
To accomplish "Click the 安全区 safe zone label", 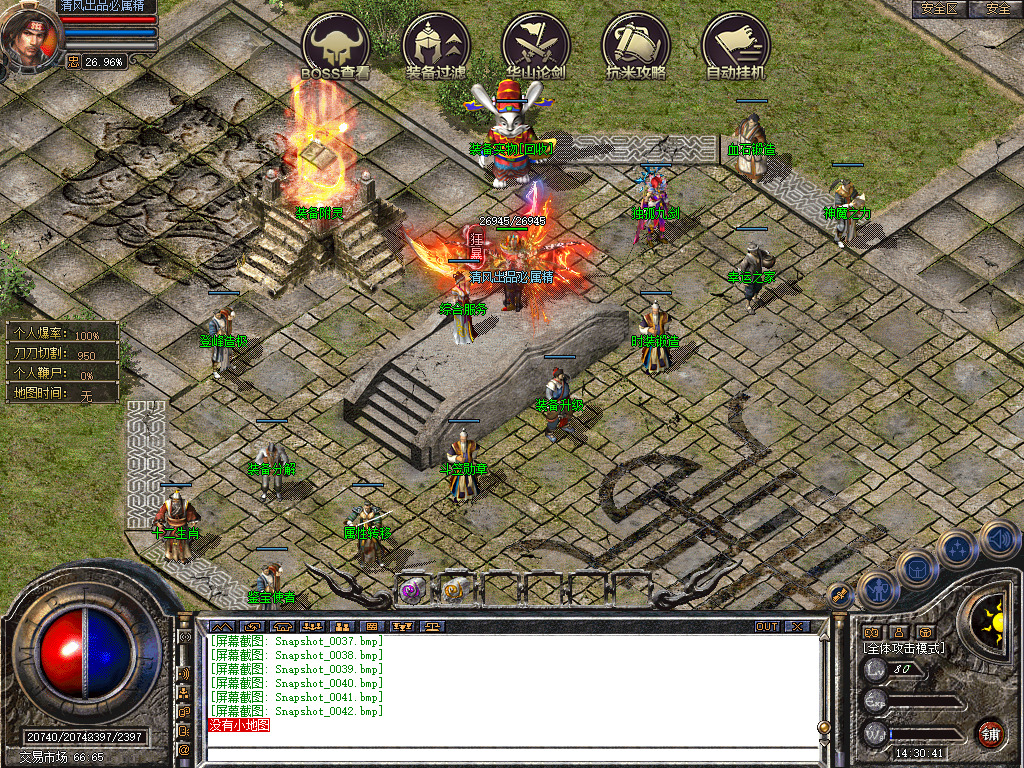I will tap(939, 9).
